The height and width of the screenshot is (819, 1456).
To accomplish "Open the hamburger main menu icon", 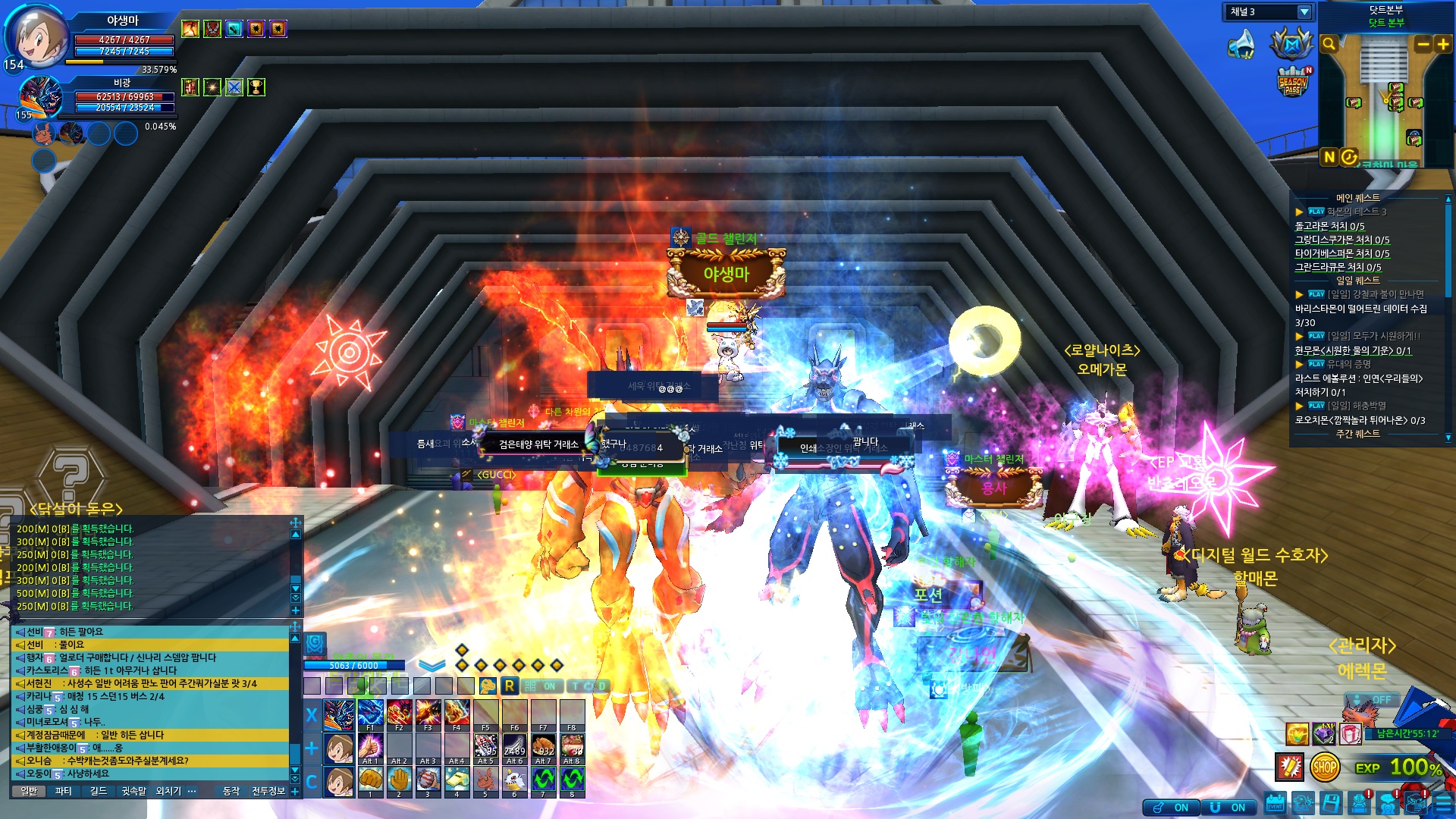I will click(x=1444, y=804).
